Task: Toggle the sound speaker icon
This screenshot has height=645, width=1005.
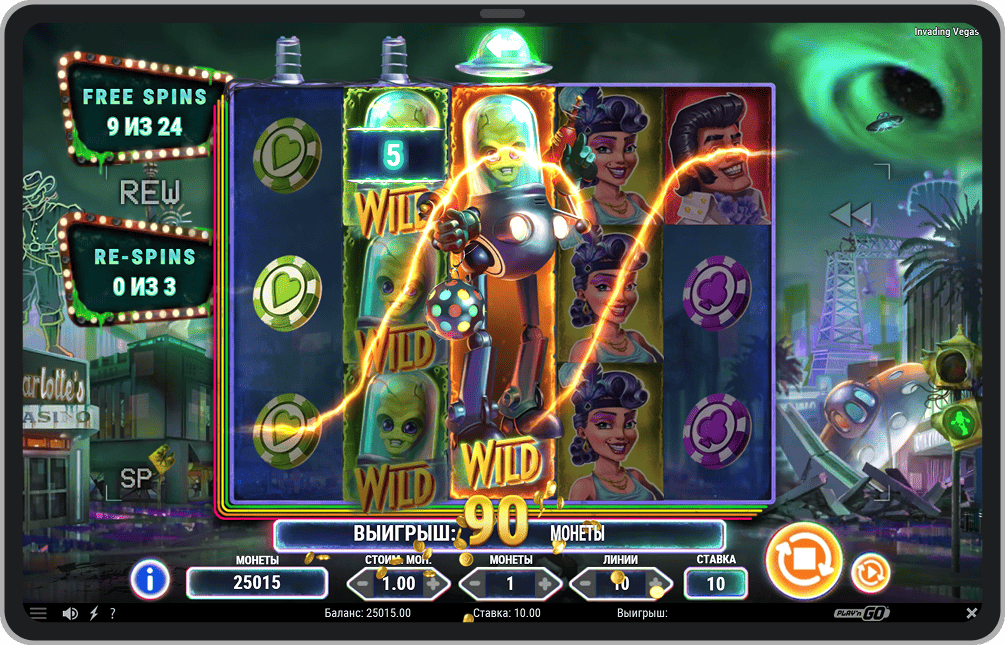Action: pos(70,613)
